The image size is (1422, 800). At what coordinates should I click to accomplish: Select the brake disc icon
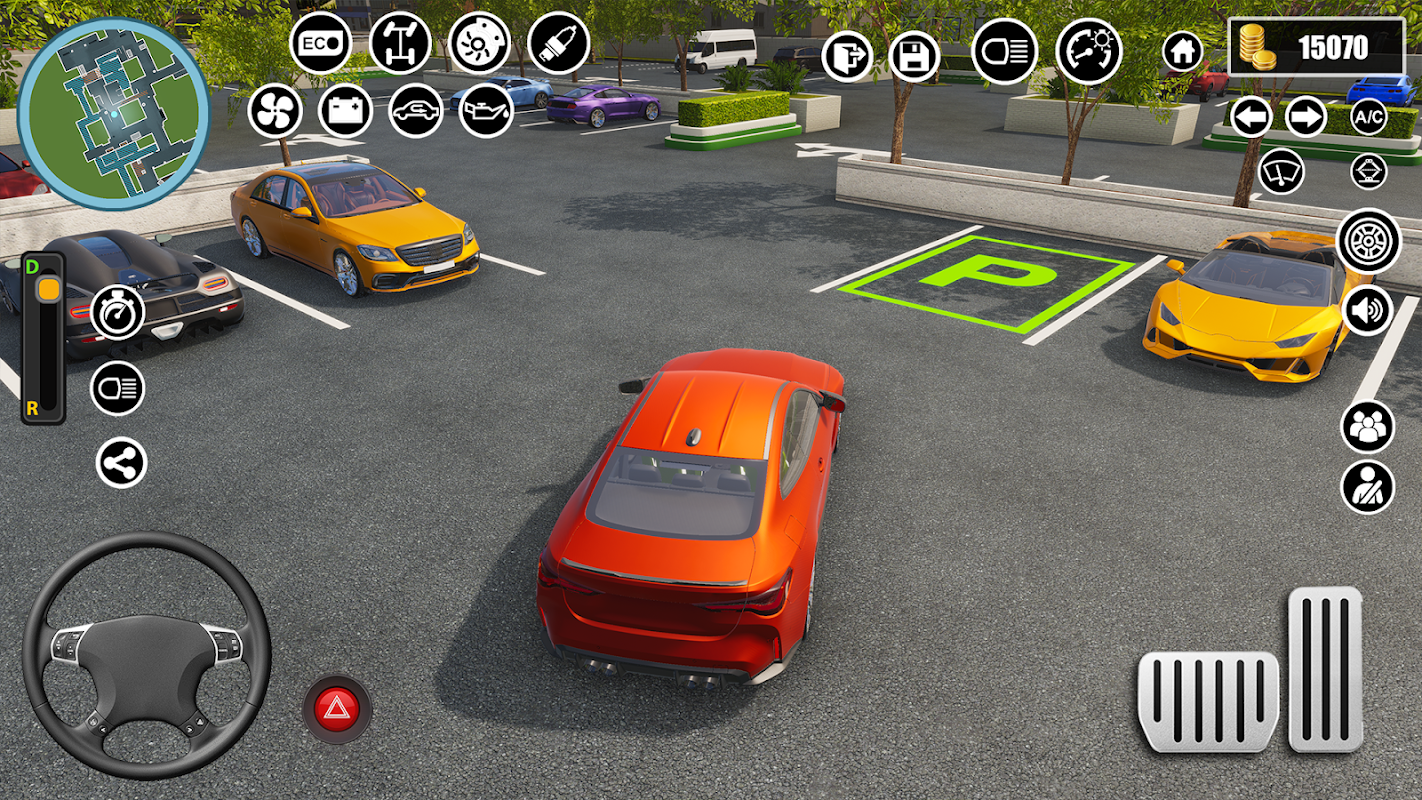[x=479, y=43]
